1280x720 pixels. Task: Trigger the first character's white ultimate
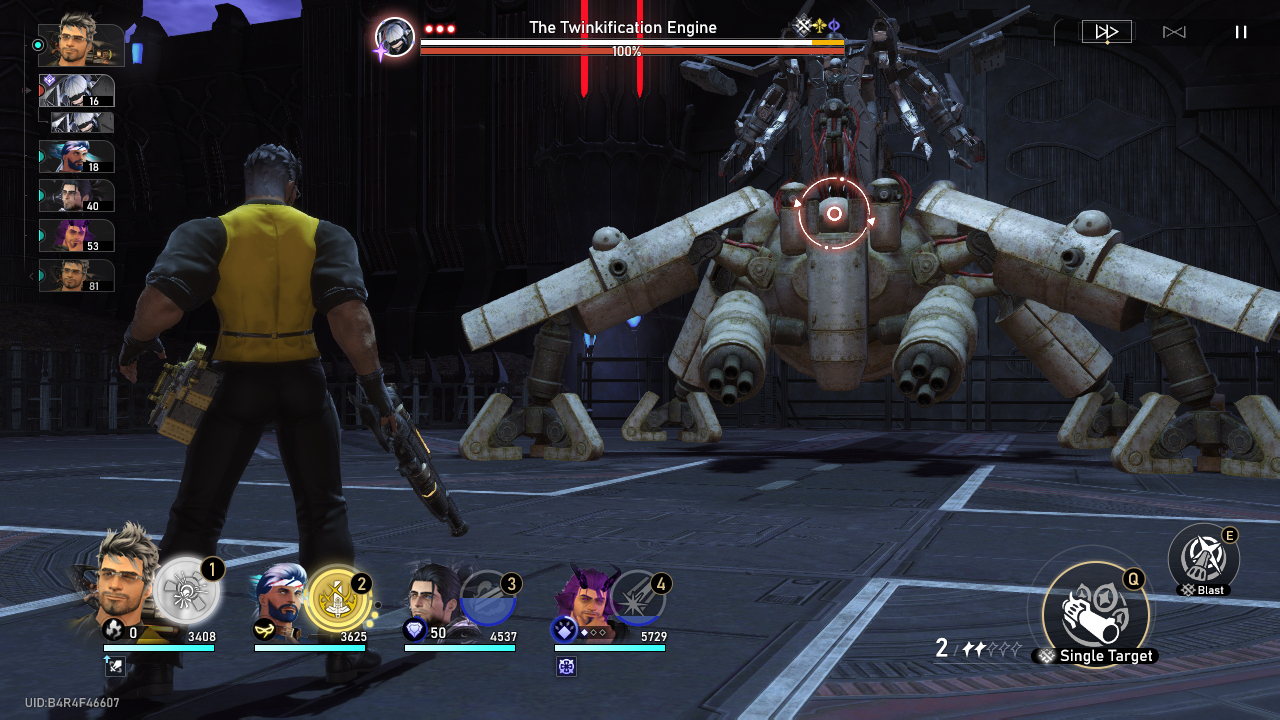point(187,590)
